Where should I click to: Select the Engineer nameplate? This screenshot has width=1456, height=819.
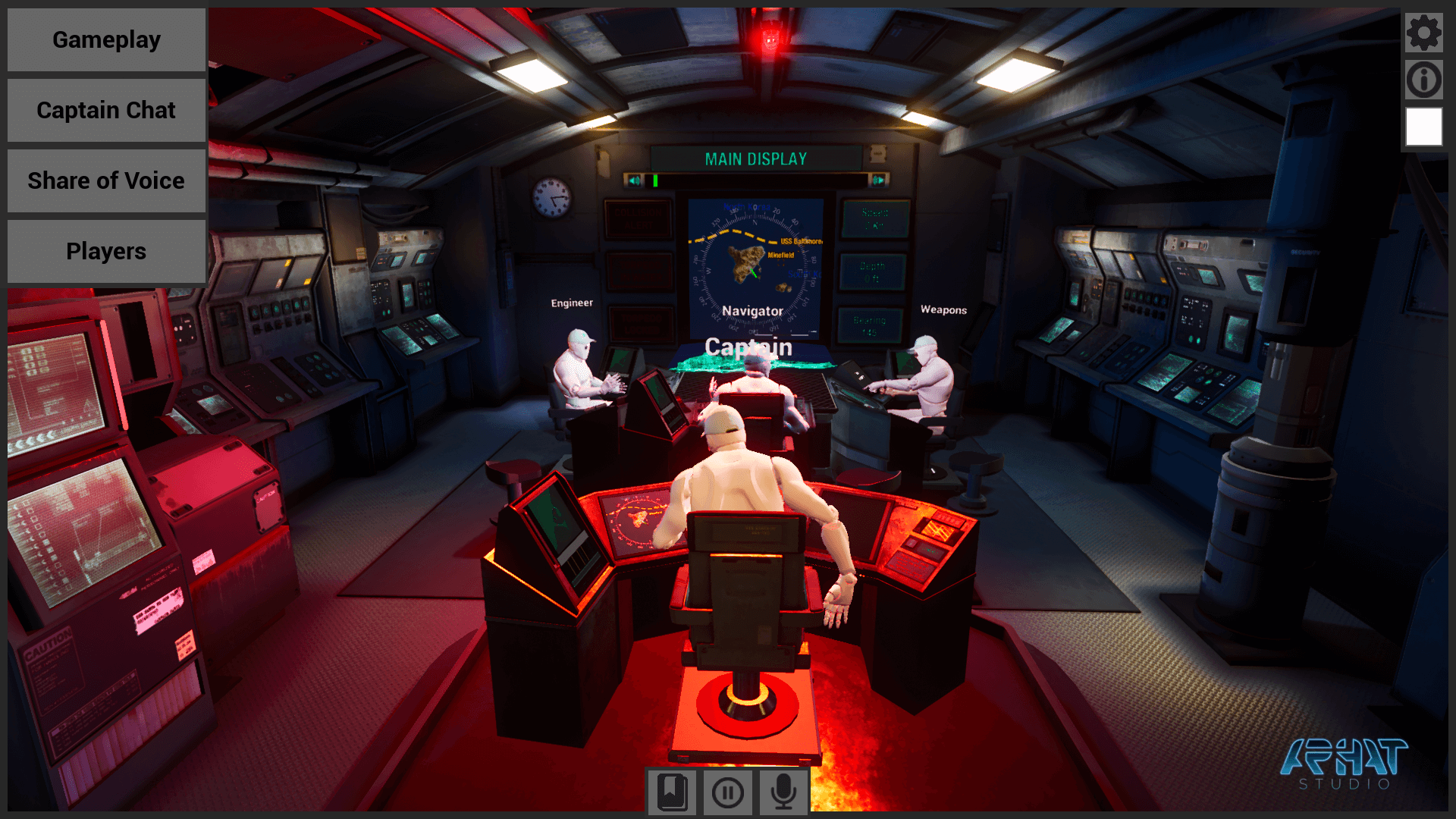[x=573, y=302]
